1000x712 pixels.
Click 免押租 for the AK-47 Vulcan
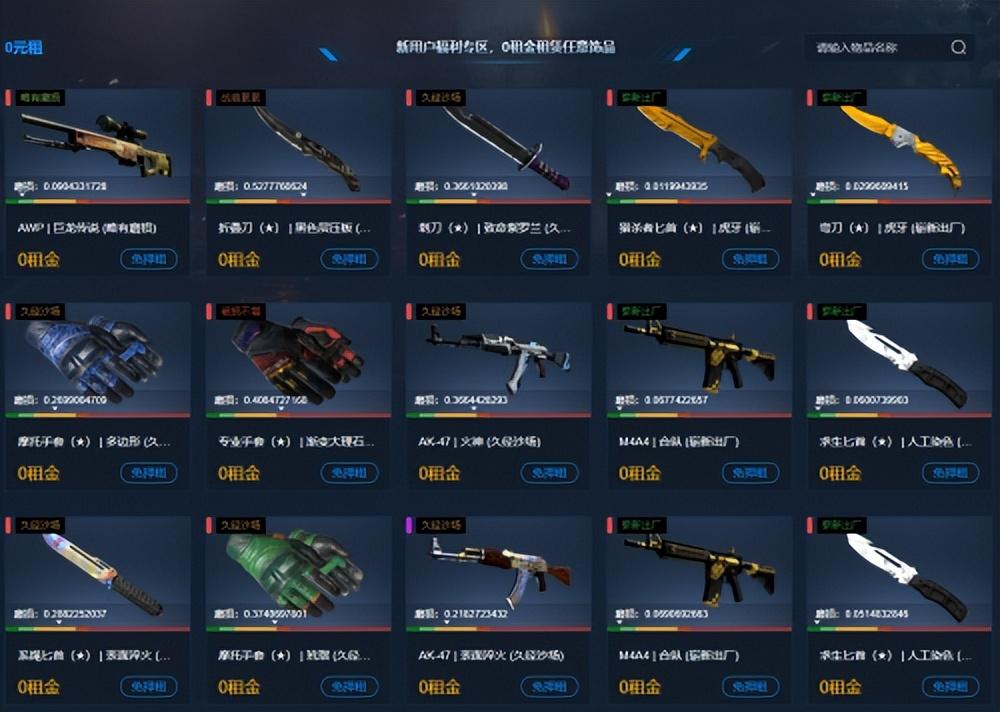pos(549,473)
